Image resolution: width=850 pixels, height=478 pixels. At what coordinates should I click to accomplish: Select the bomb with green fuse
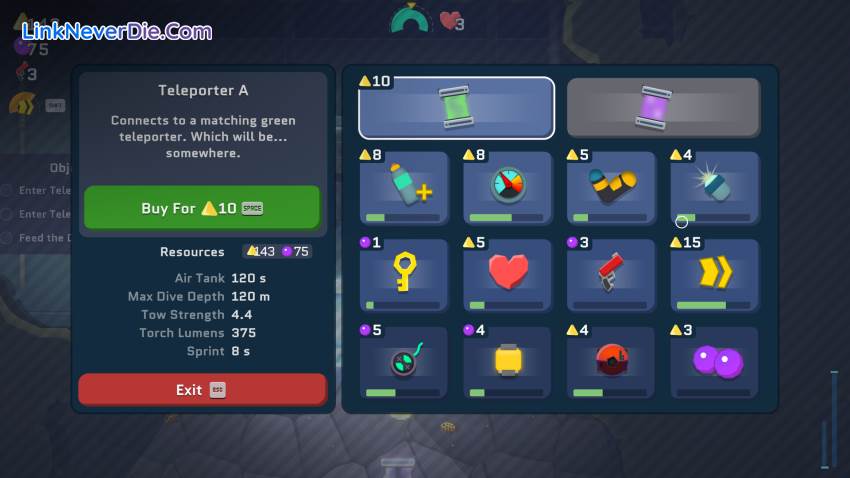click(404, 361)
